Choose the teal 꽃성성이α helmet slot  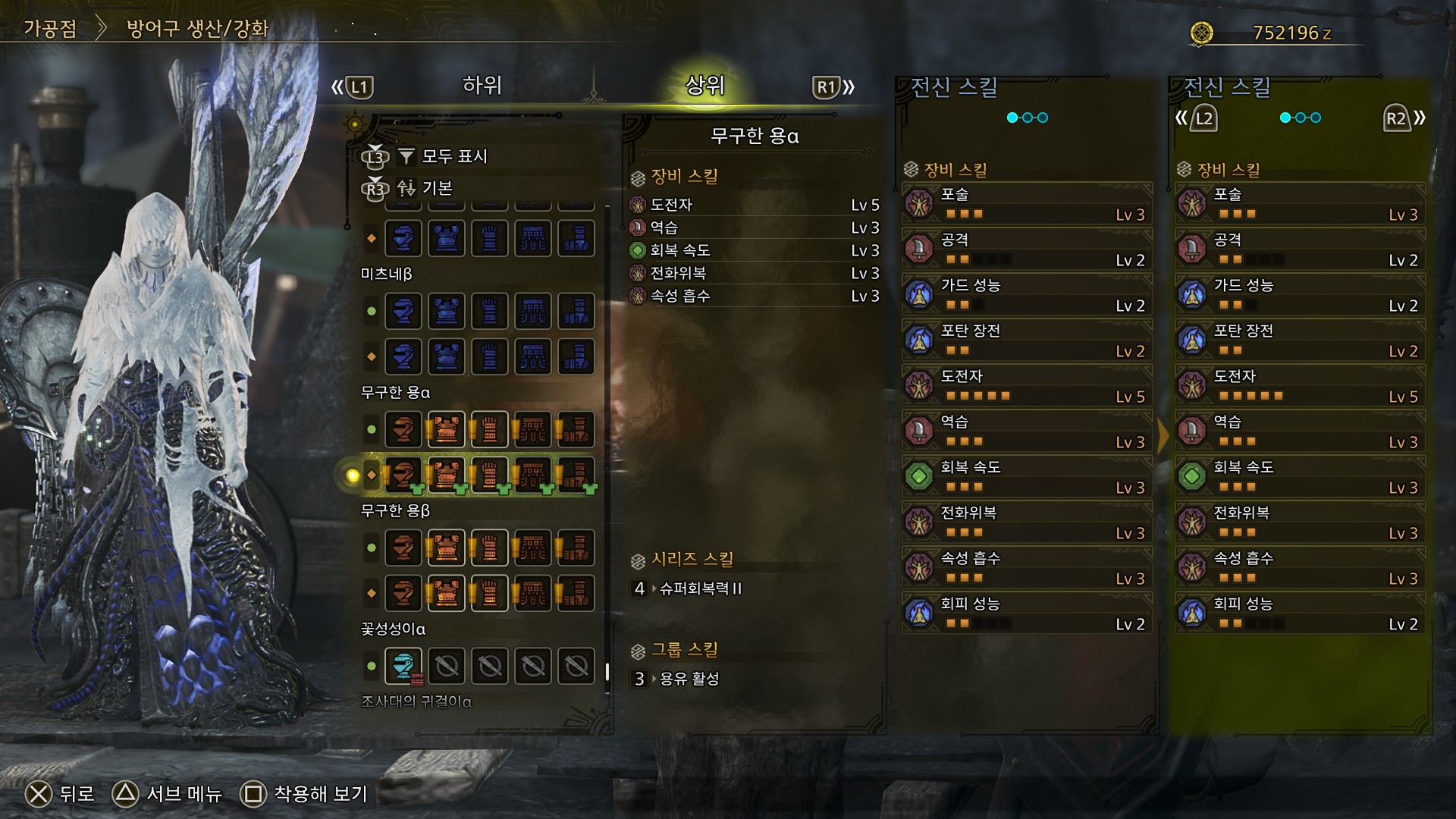coord(403,667)
